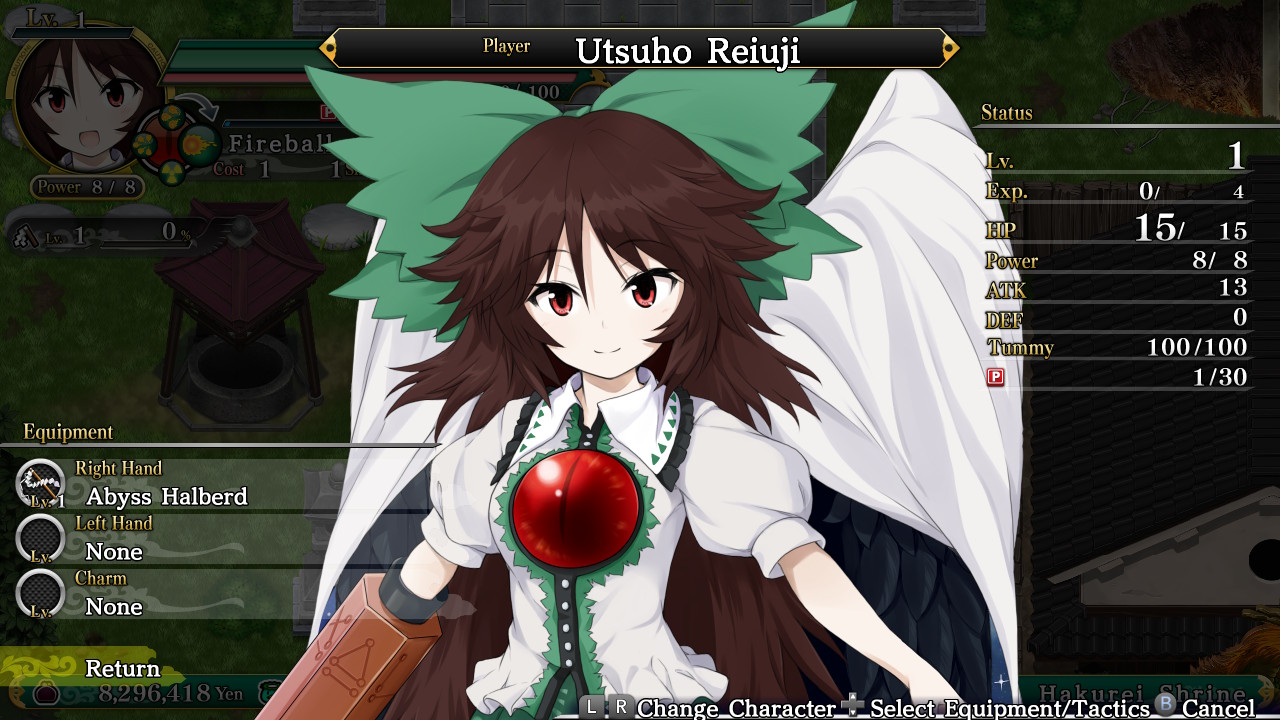The width and height of the screenshot is (1280, 720).
Task: Click the nuclear radiation symbol on the skill wheel
Action: click(x=171, y=173)
